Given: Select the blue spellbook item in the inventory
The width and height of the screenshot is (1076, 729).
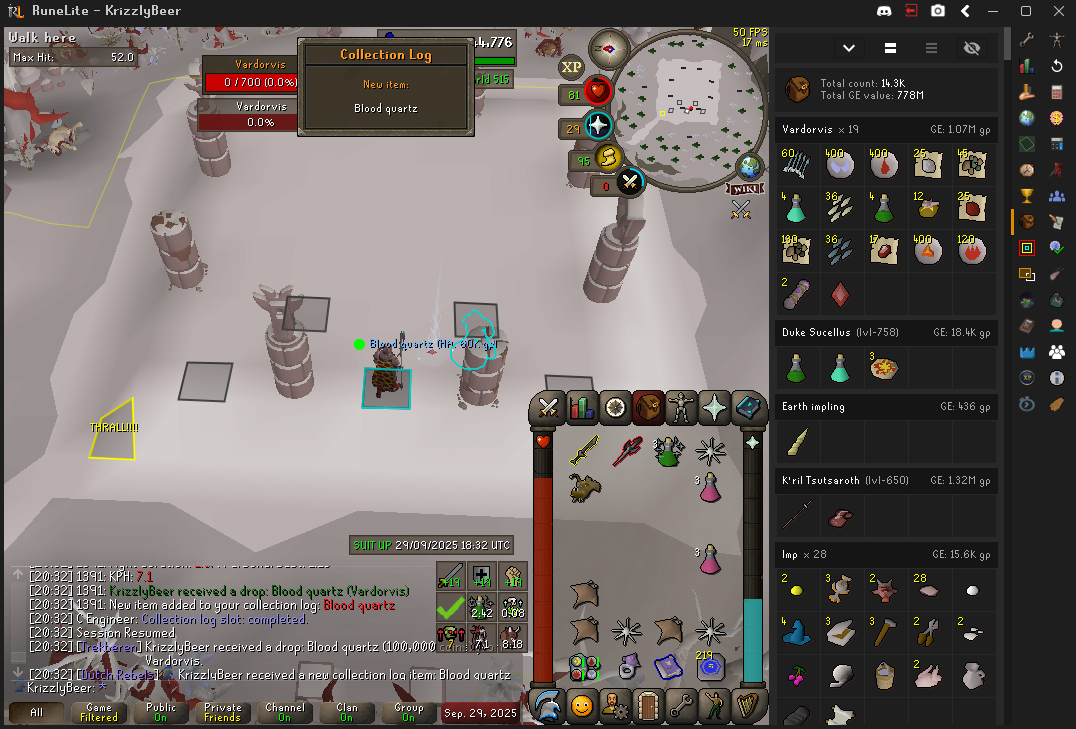Looking at the screenshot, I should 668,667.
